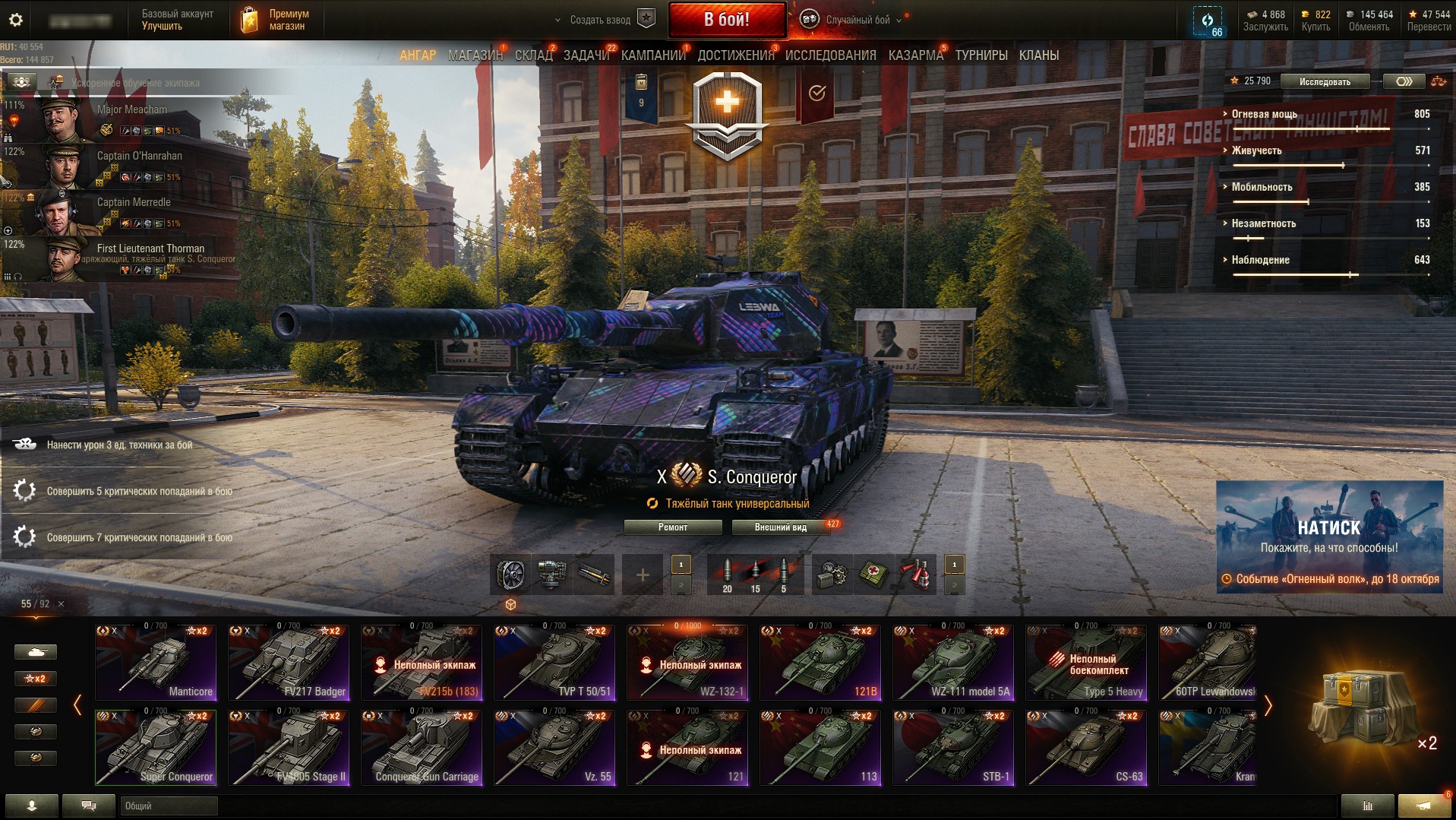
Task: Click the Ремонт button
Action: pos(672,527)
